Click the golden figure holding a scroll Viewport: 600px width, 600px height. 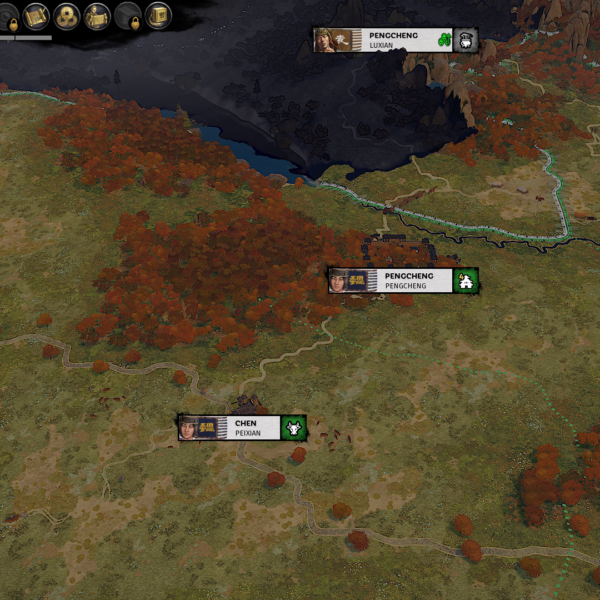click(x=97, y=16)
